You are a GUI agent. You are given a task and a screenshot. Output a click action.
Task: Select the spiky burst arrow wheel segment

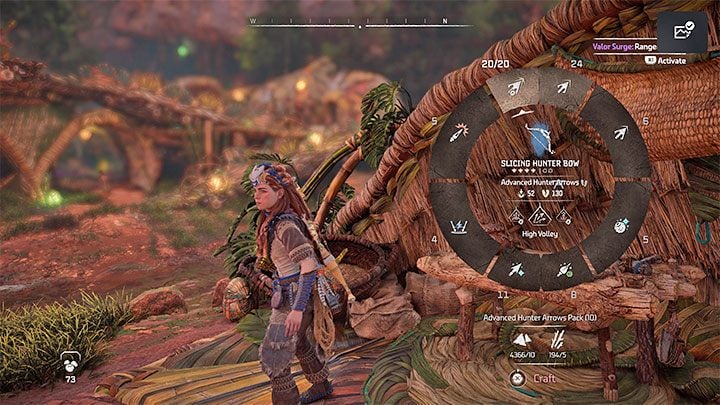tap(458, 133)
